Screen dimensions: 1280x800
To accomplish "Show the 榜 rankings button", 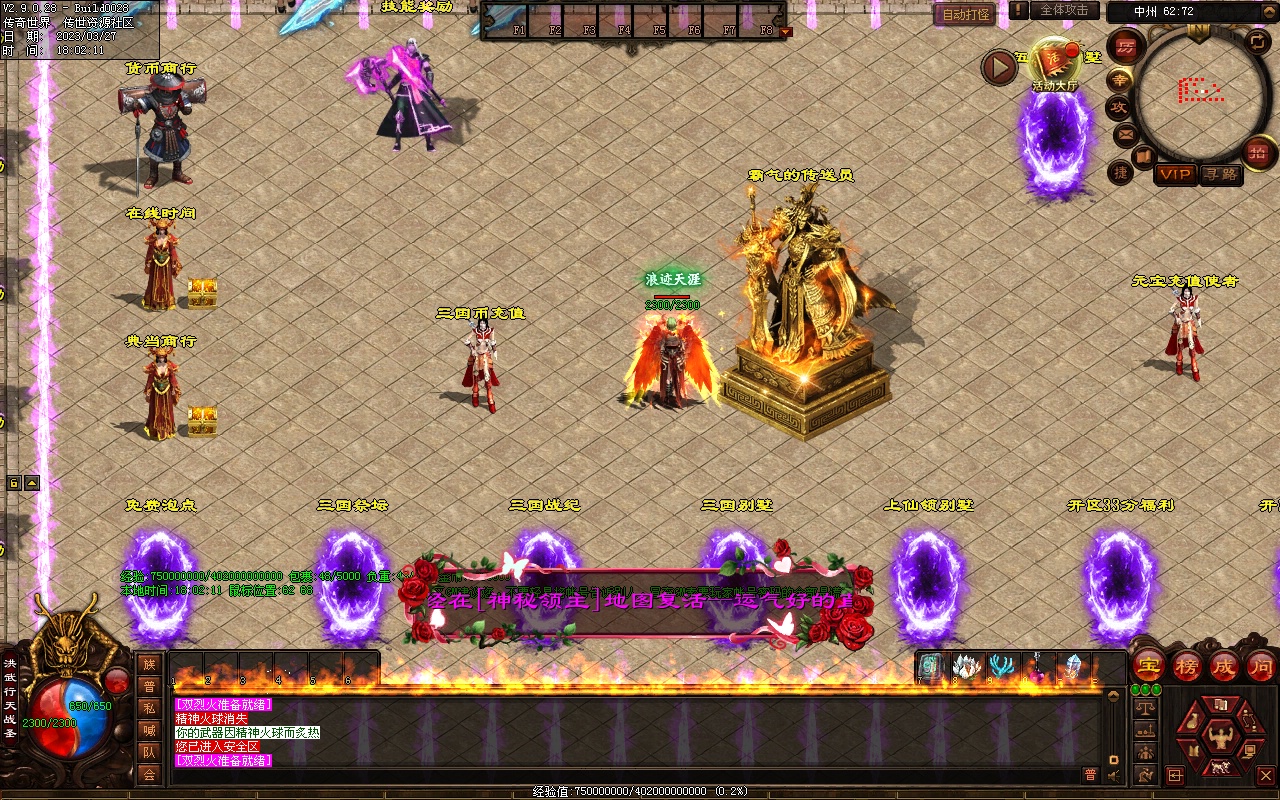I will (1187, 666).
